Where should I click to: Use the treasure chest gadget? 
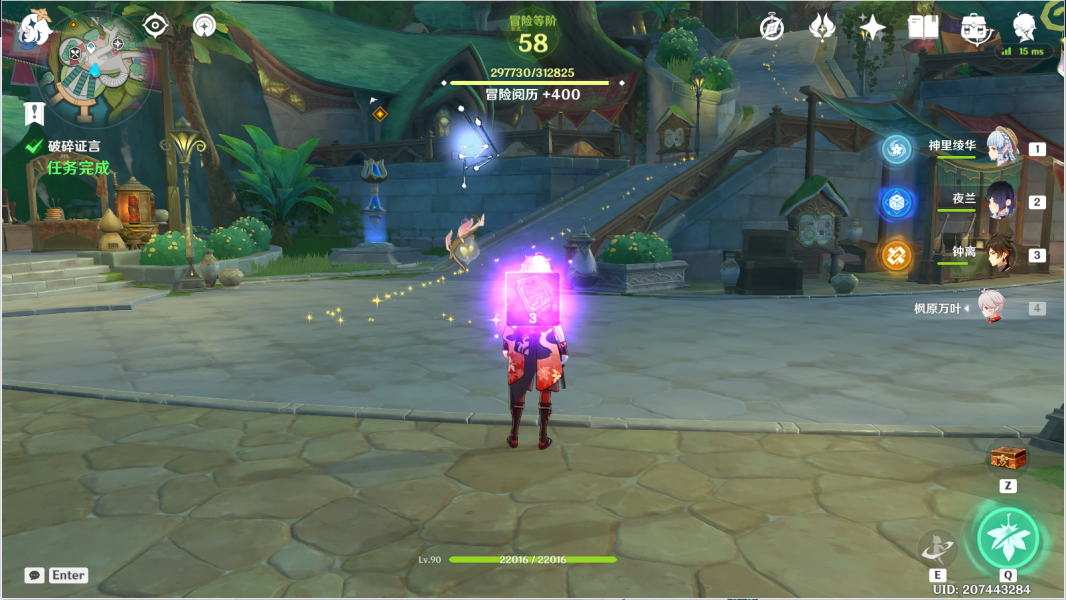pyautogui.click(x=1007, y=457)
